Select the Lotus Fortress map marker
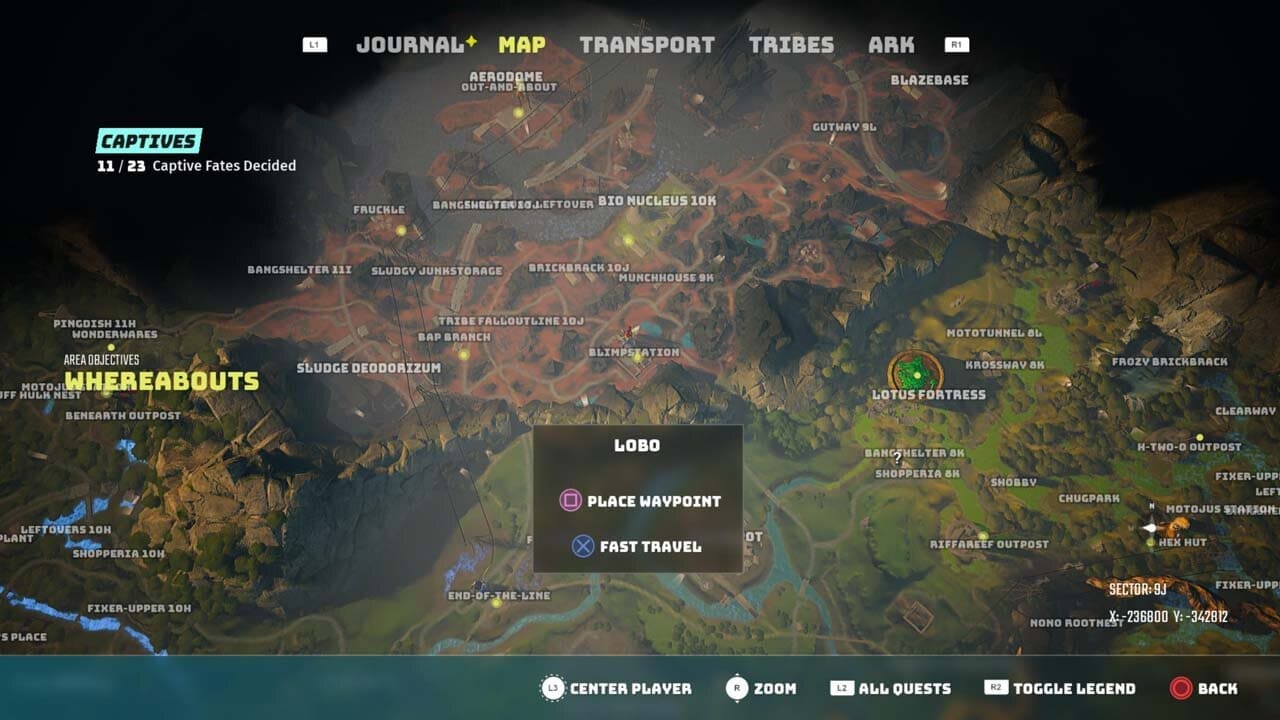This screenshot has height=720, width=1280. point(918,373)
